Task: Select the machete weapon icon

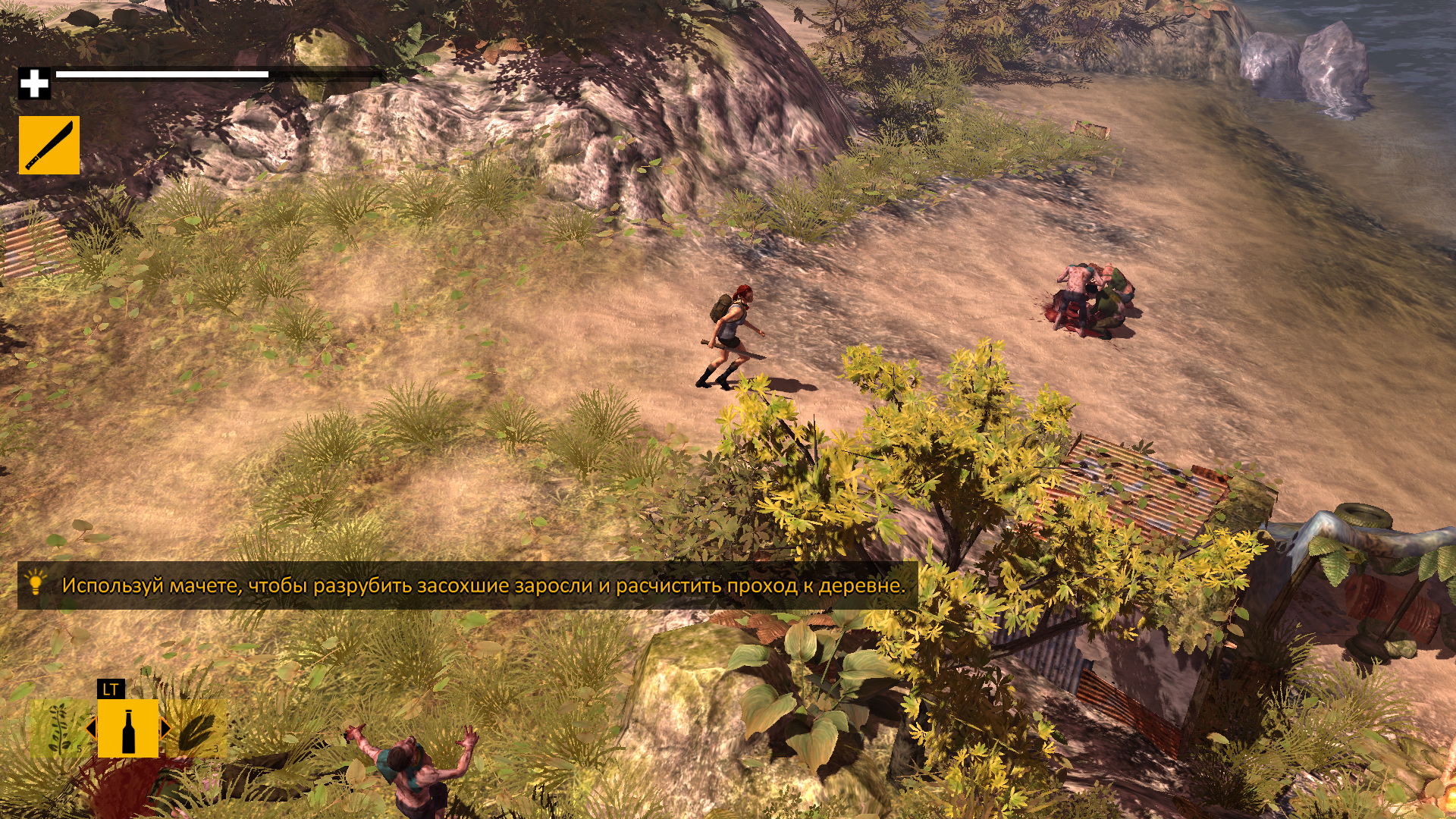Action: point(49,145)
